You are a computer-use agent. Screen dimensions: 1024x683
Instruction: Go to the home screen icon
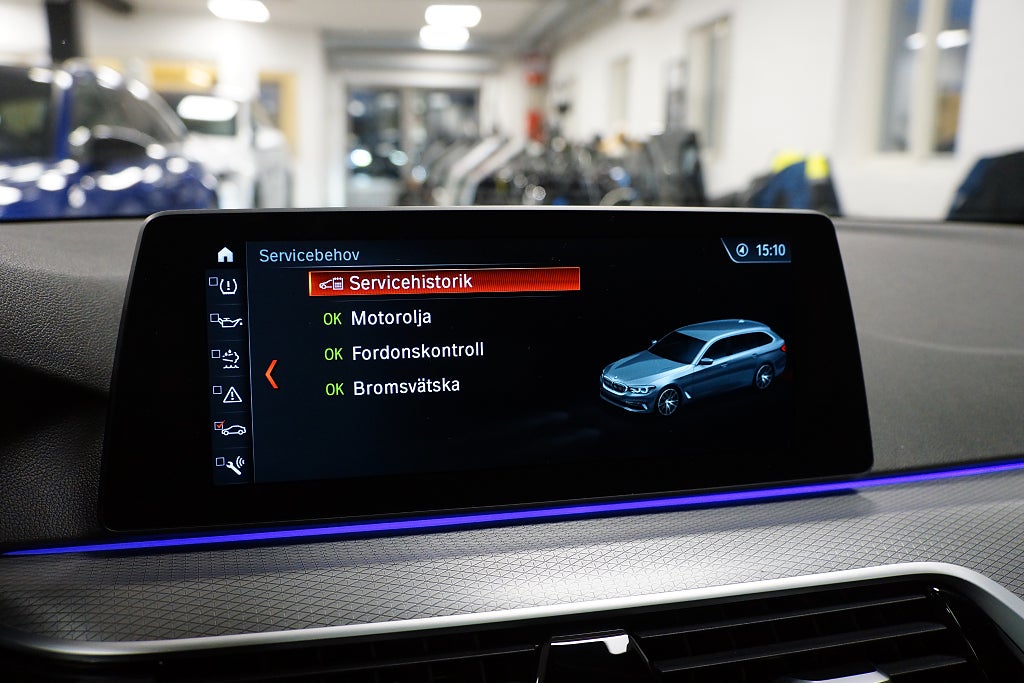(x=225, y=255)
